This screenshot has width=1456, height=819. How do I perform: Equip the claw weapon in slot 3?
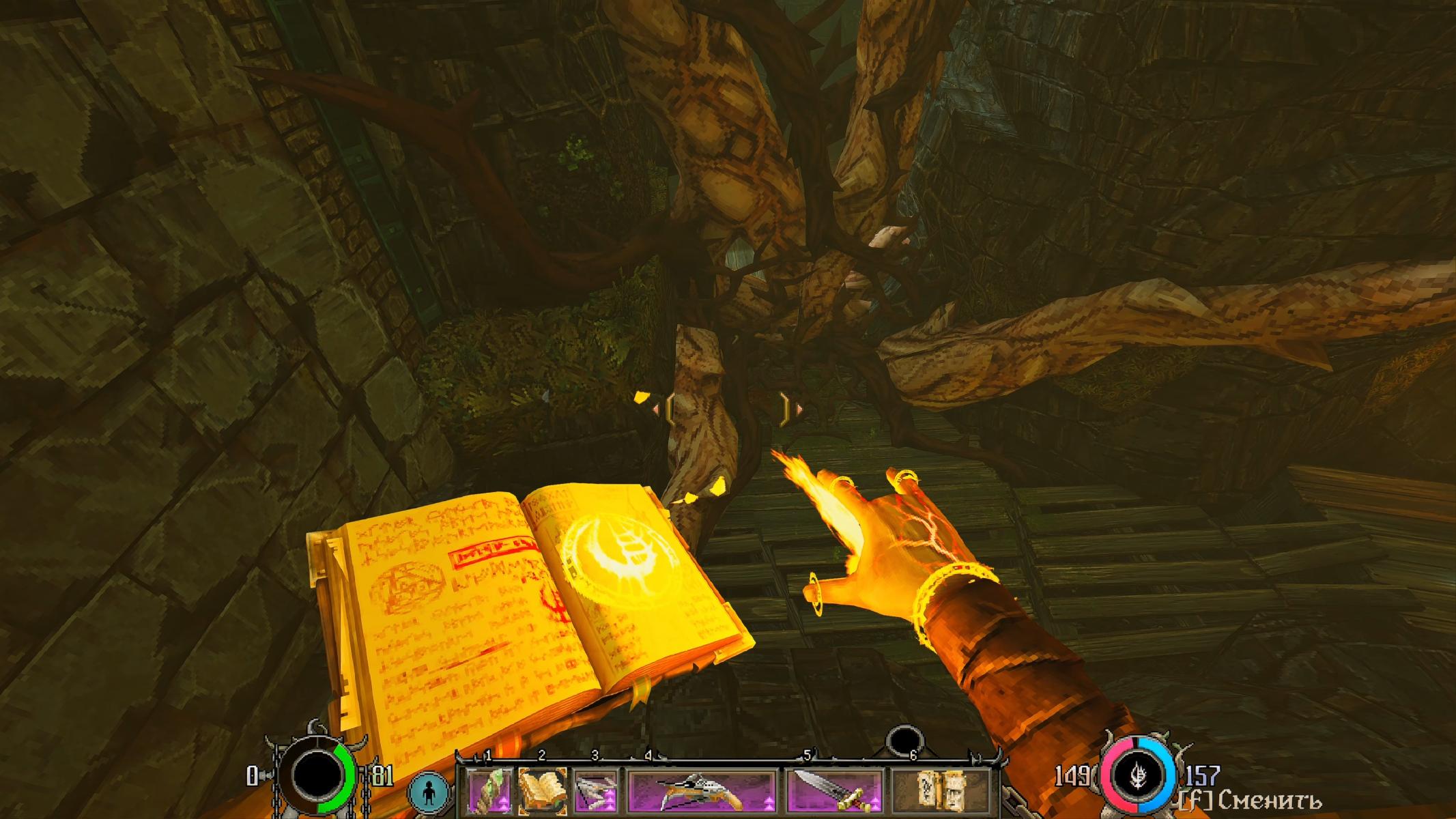tap(595, 792)
